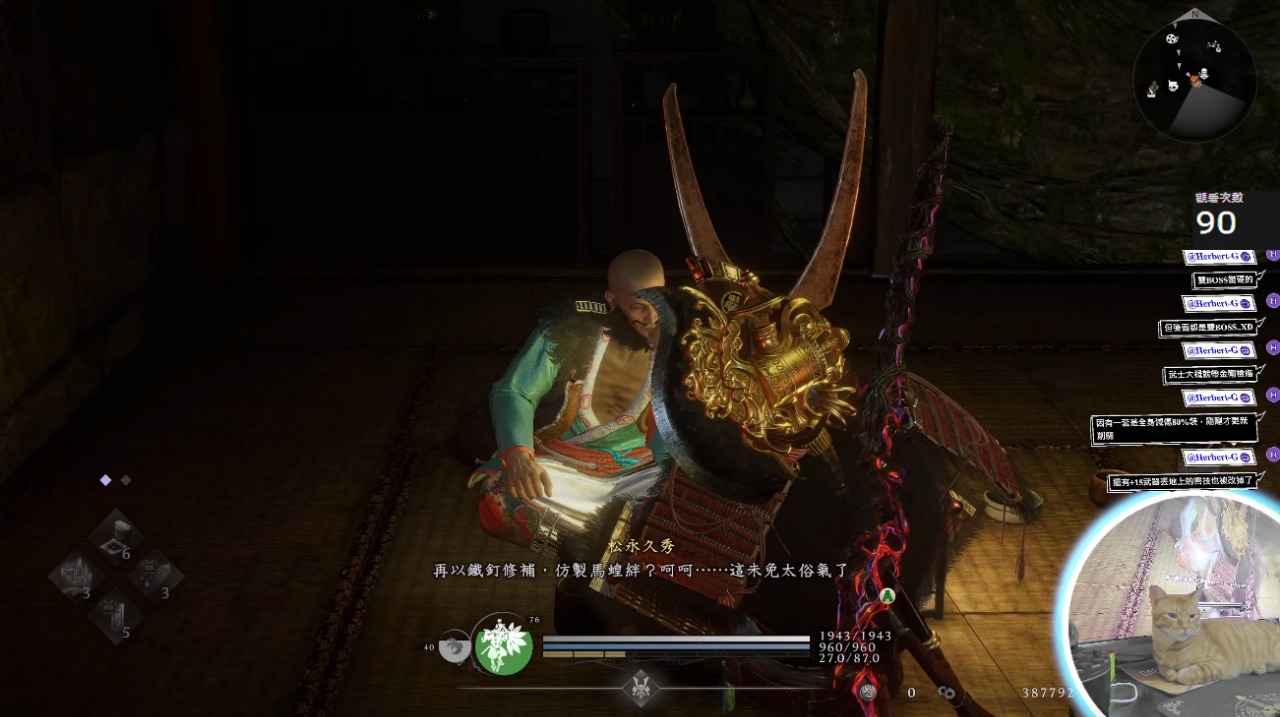1280x717 pixels.
Task: Click the circular minimap radar
Action: [x=1194, y=80]
